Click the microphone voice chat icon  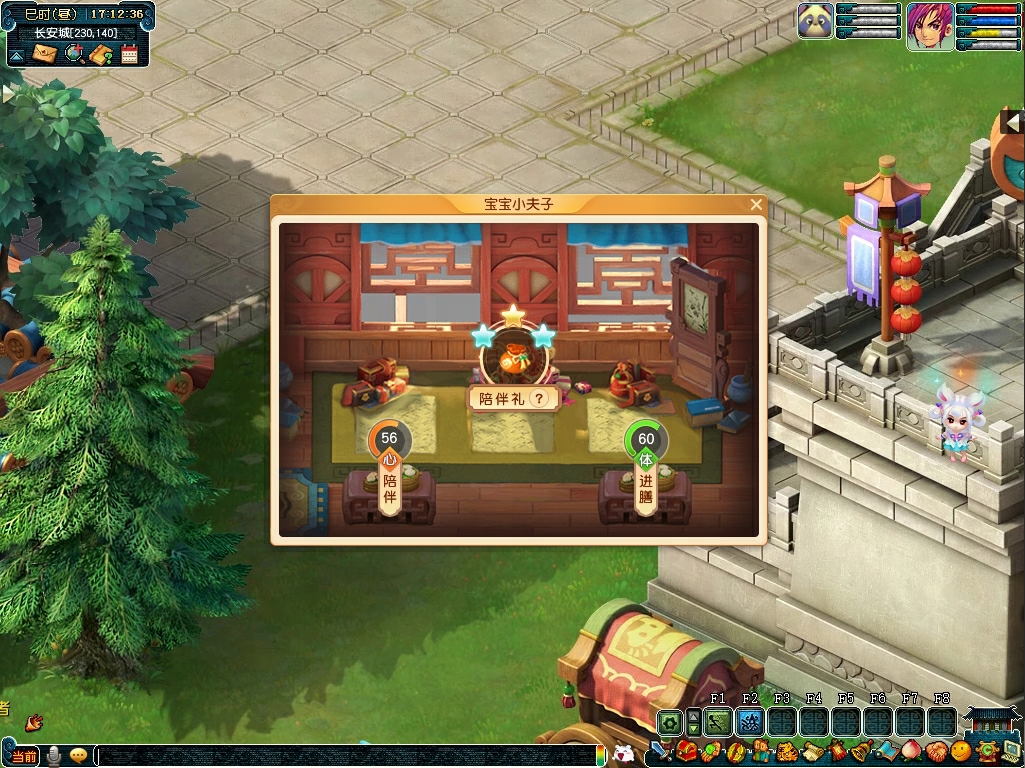coord(54,756)
